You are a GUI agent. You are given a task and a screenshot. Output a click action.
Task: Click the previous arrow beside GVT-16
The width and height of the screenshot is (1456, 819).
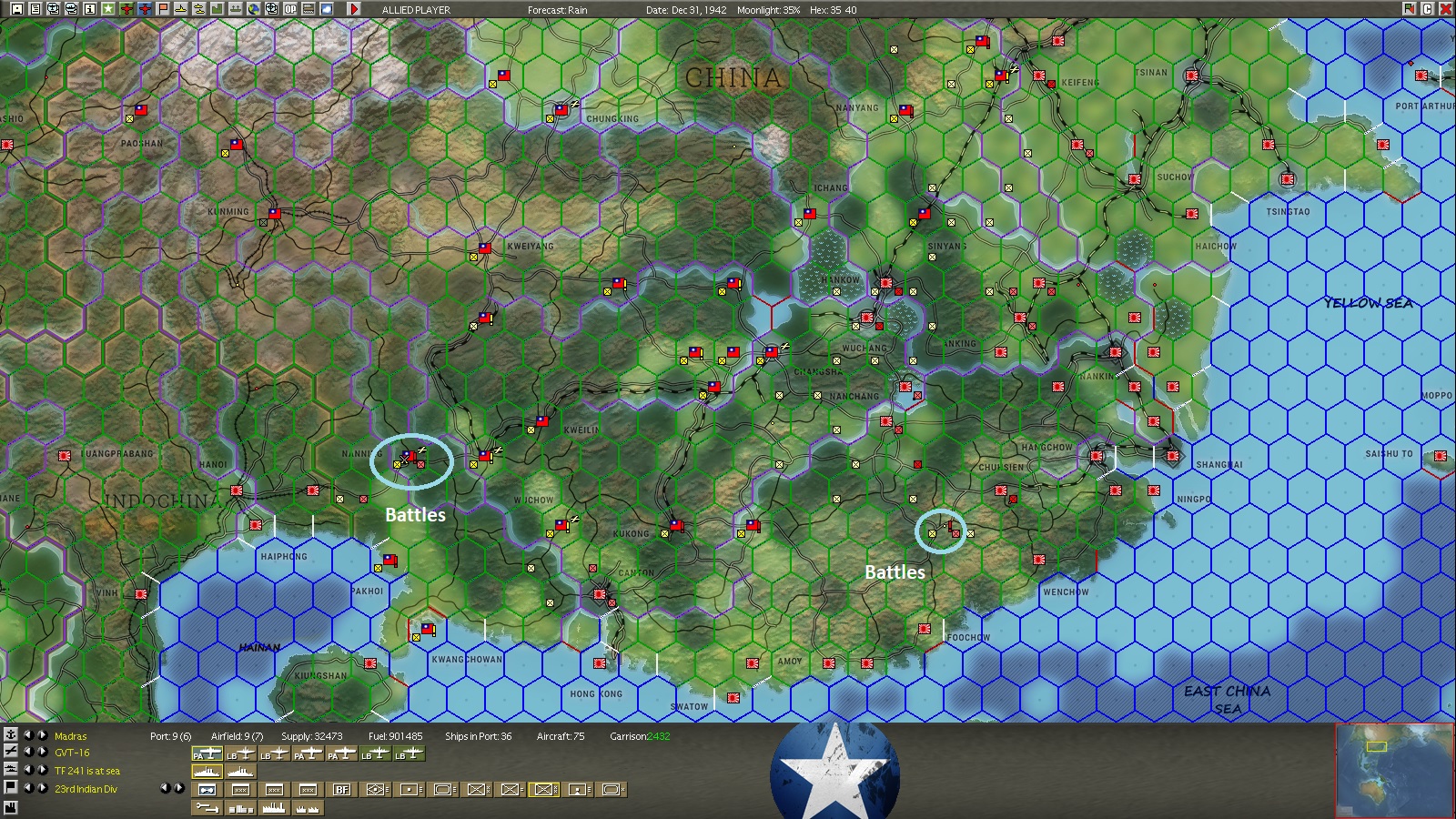point(27,753)
